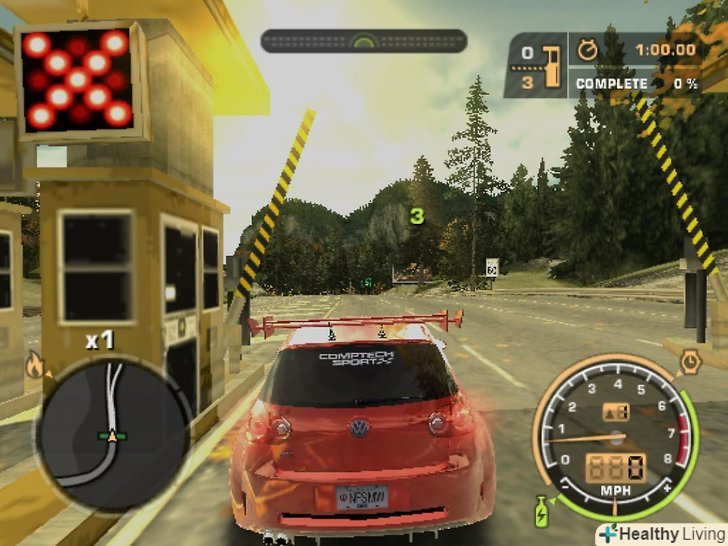
Task: Click the flame heat level icon
Action: tap(35, 366)
